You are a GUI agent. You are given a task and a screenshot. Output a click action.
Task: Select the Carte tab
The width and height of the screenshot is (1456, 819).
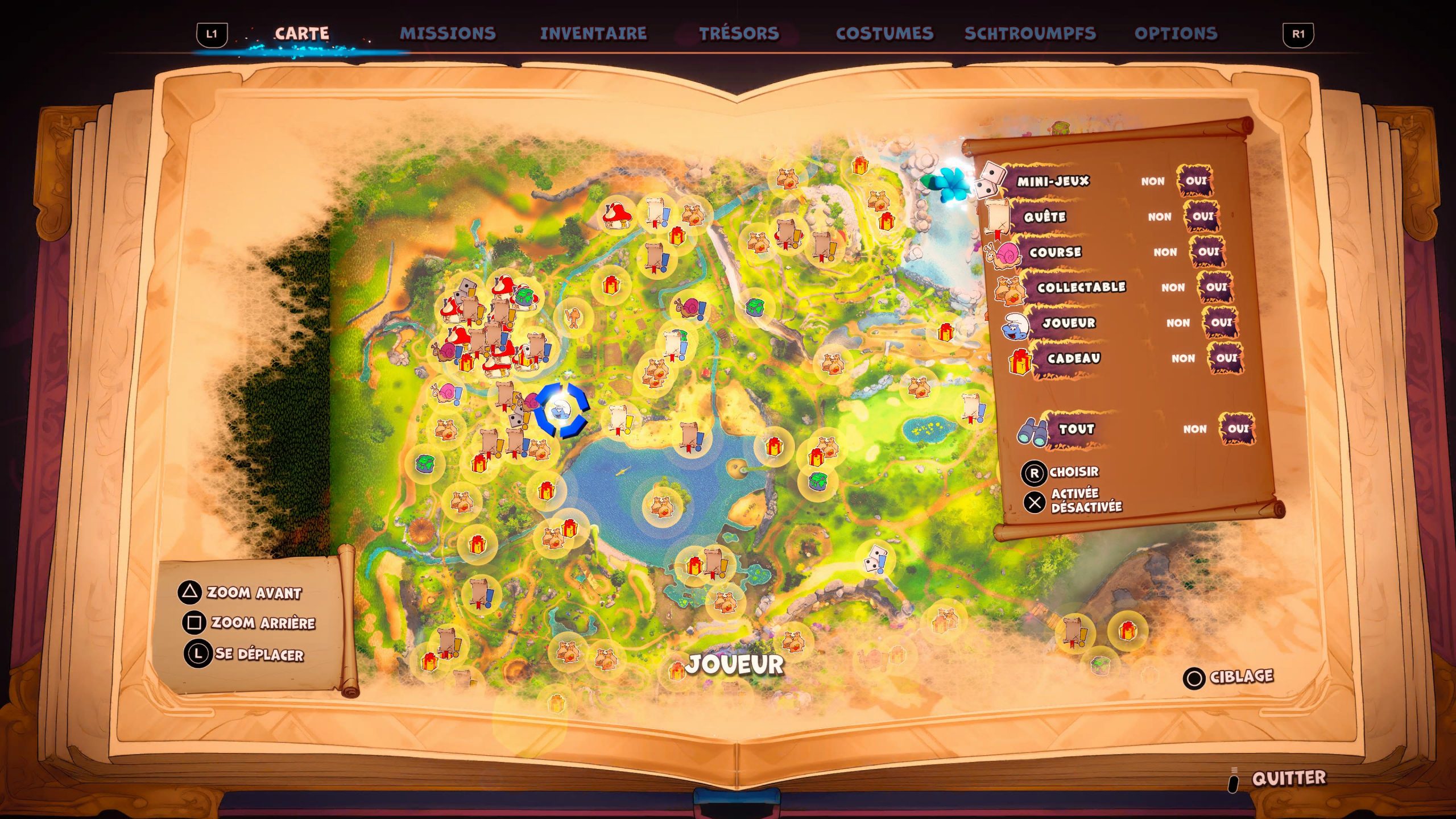301,34
